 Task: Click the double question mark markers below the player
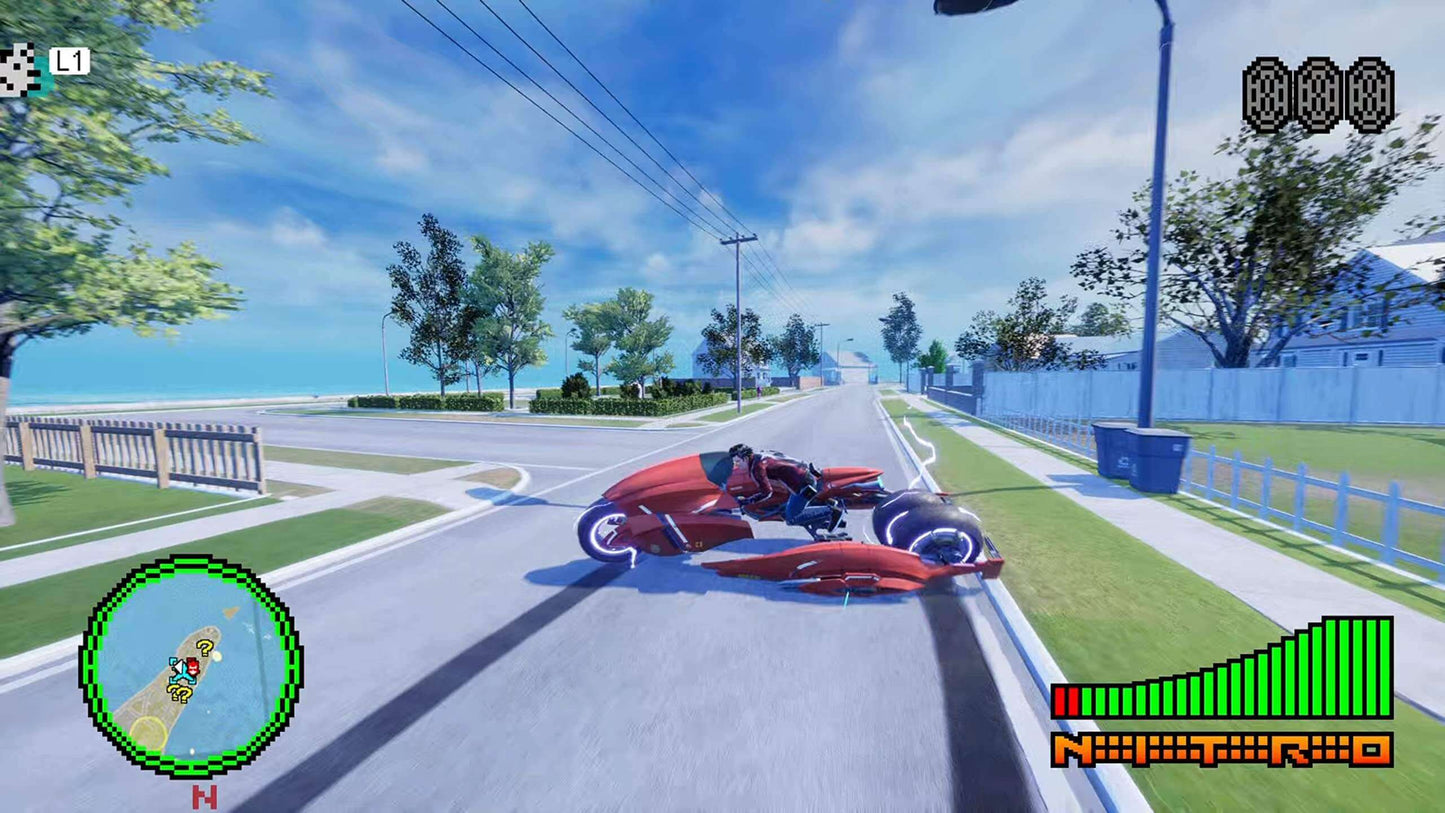coord(180,692)
